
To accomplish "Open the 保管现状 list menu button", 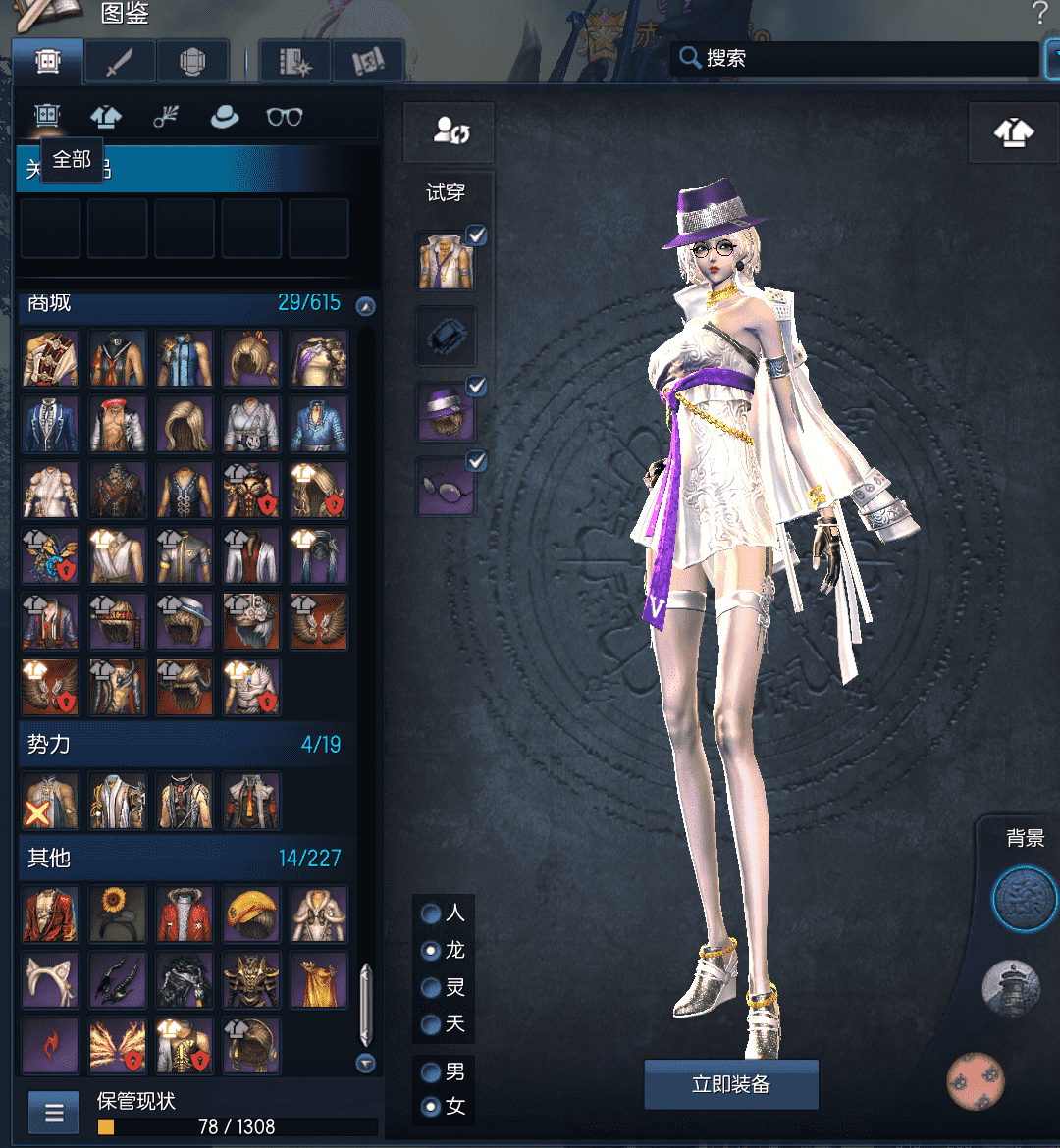I will [x=55, y=1113].
